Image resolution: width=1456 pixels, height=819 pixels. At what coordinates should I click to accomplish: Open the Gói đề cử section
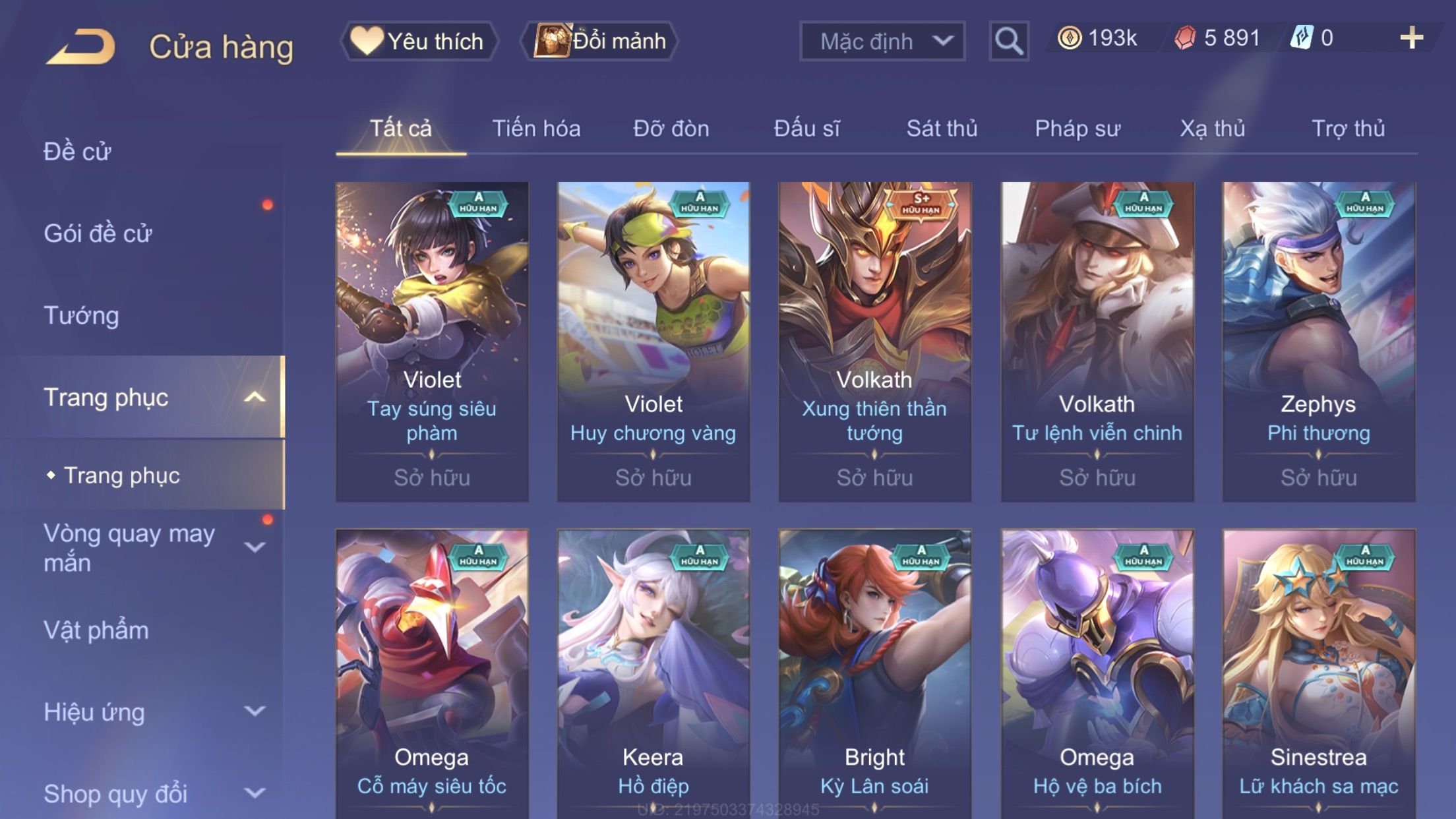pyautogui.click(x=98, y=233)
